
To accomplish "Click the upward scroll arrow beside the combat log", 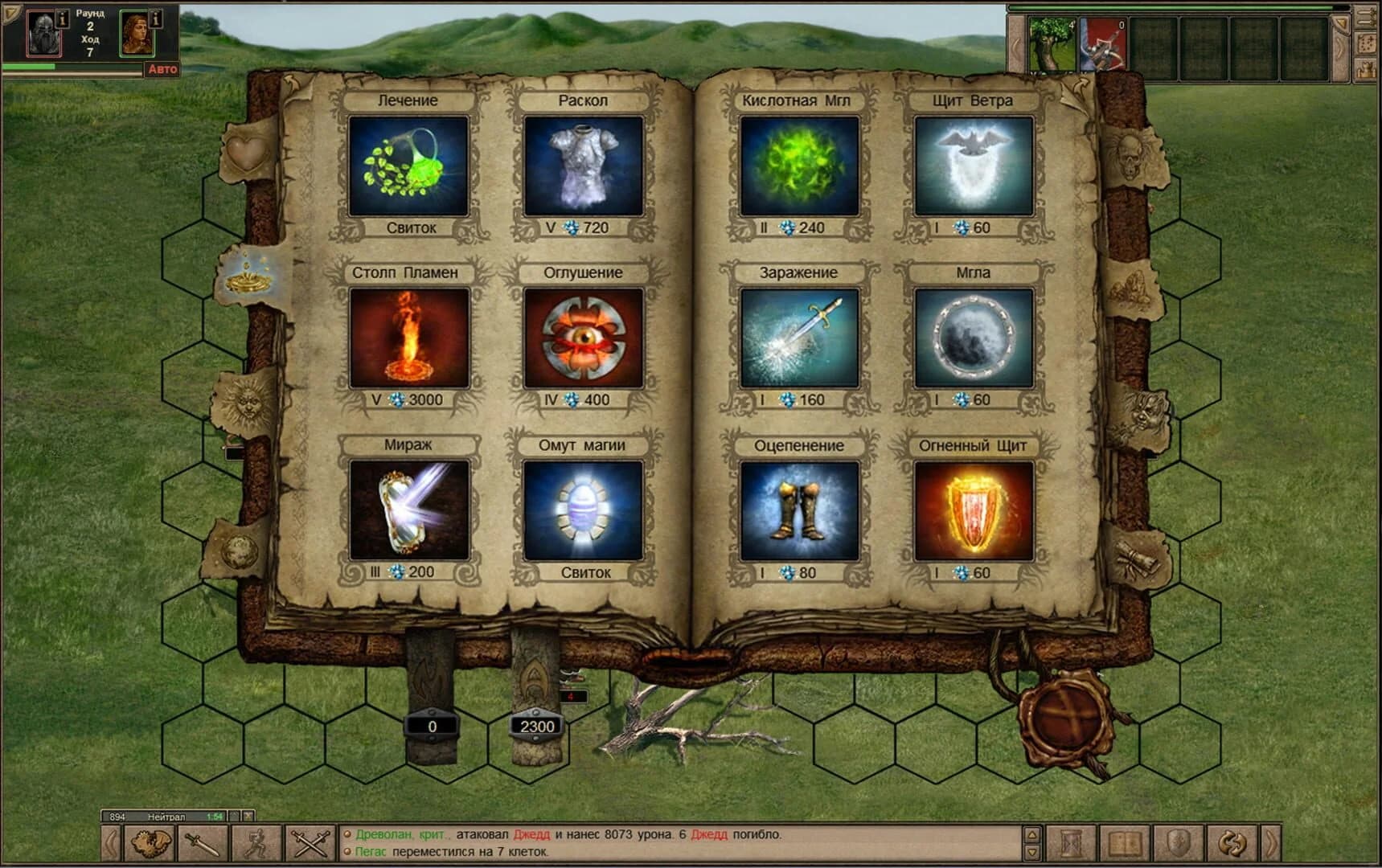I will pos(1032,834).
